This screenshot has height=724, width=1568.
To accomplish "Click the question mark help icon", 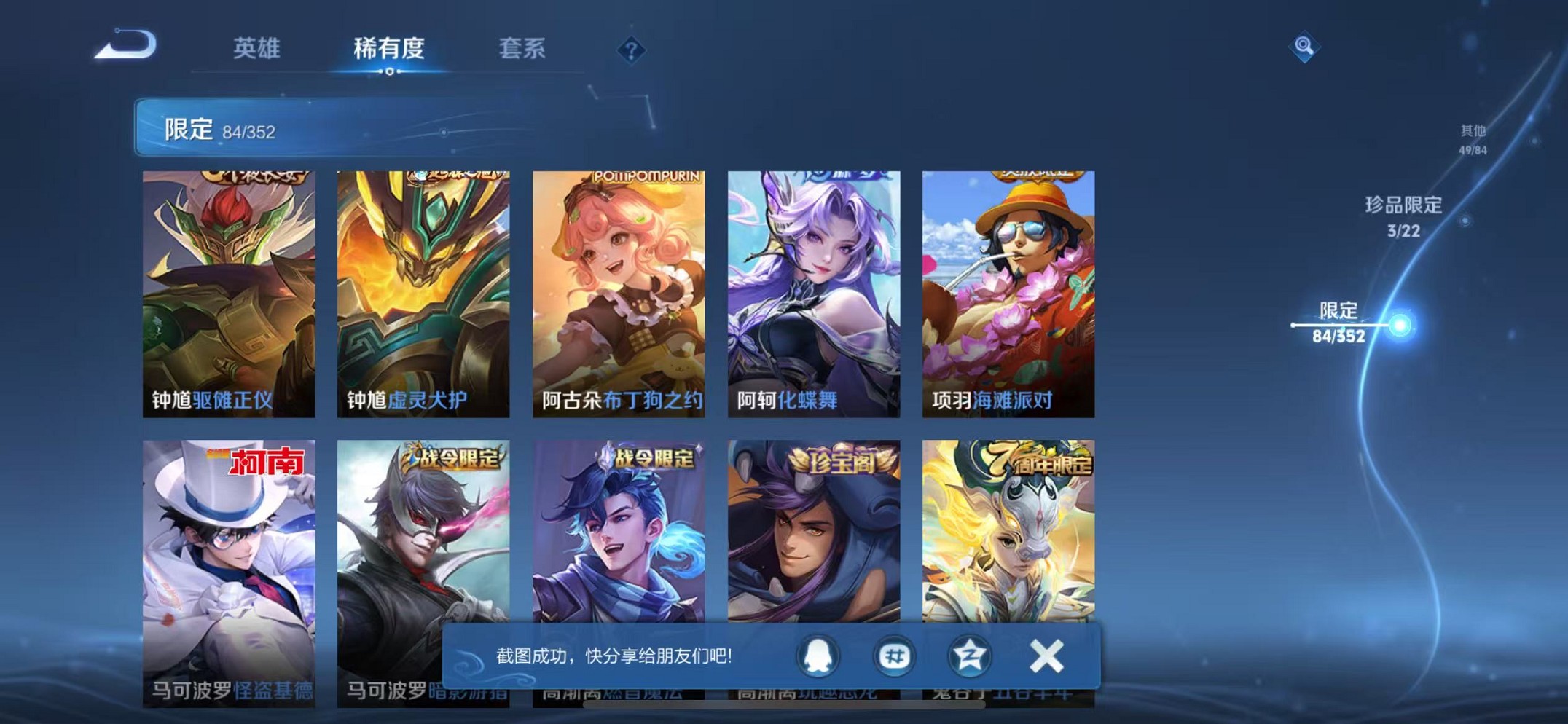I will pos(631,50).
